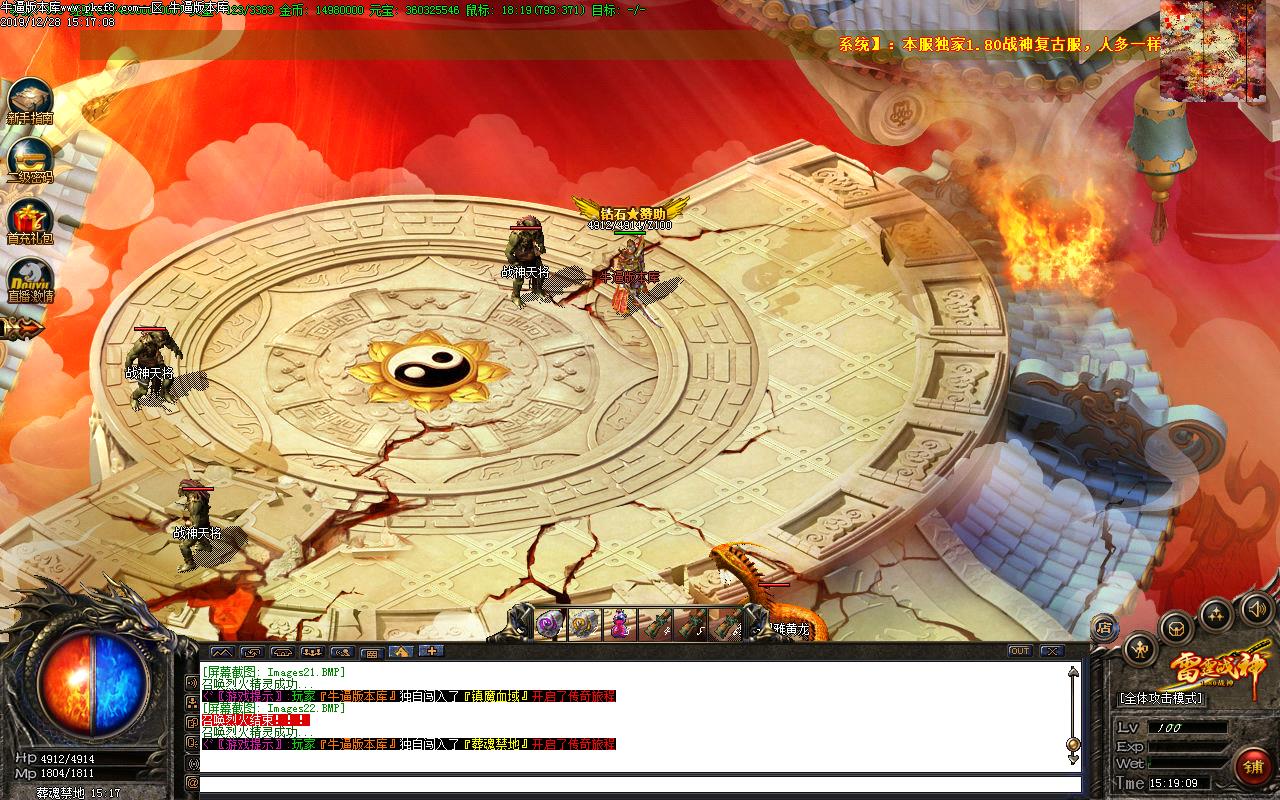Viewport: 1280px width, 800px height.
Task: Toggle sound with the speaker button
Action: pos(1255,607)
